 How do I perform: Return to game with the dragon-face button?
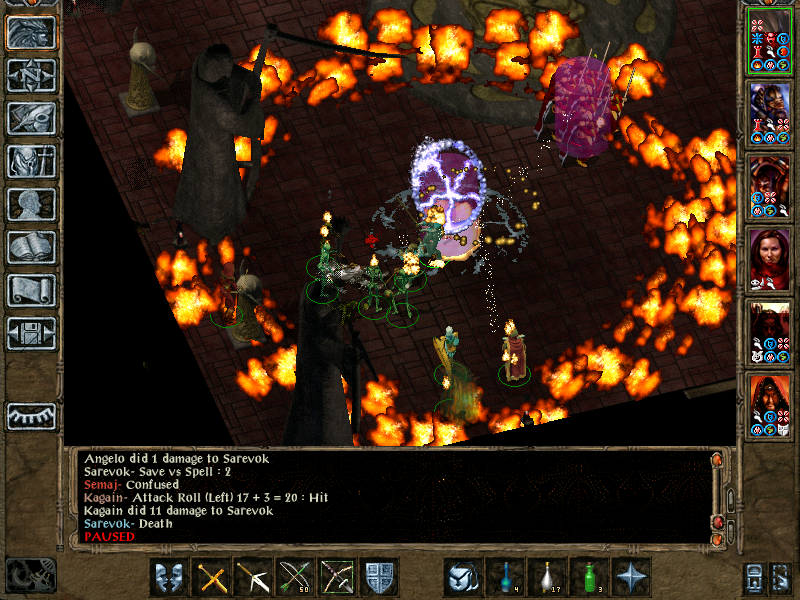click(x=31, y=33)
